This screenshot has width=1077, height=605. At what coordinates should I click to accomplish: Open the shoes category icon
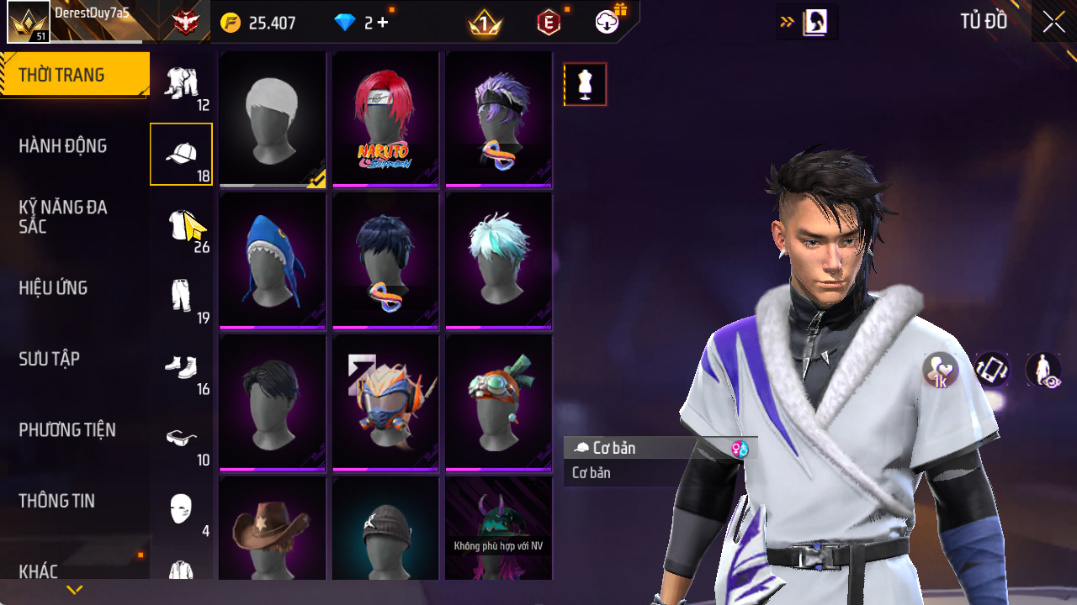[181, 368]
